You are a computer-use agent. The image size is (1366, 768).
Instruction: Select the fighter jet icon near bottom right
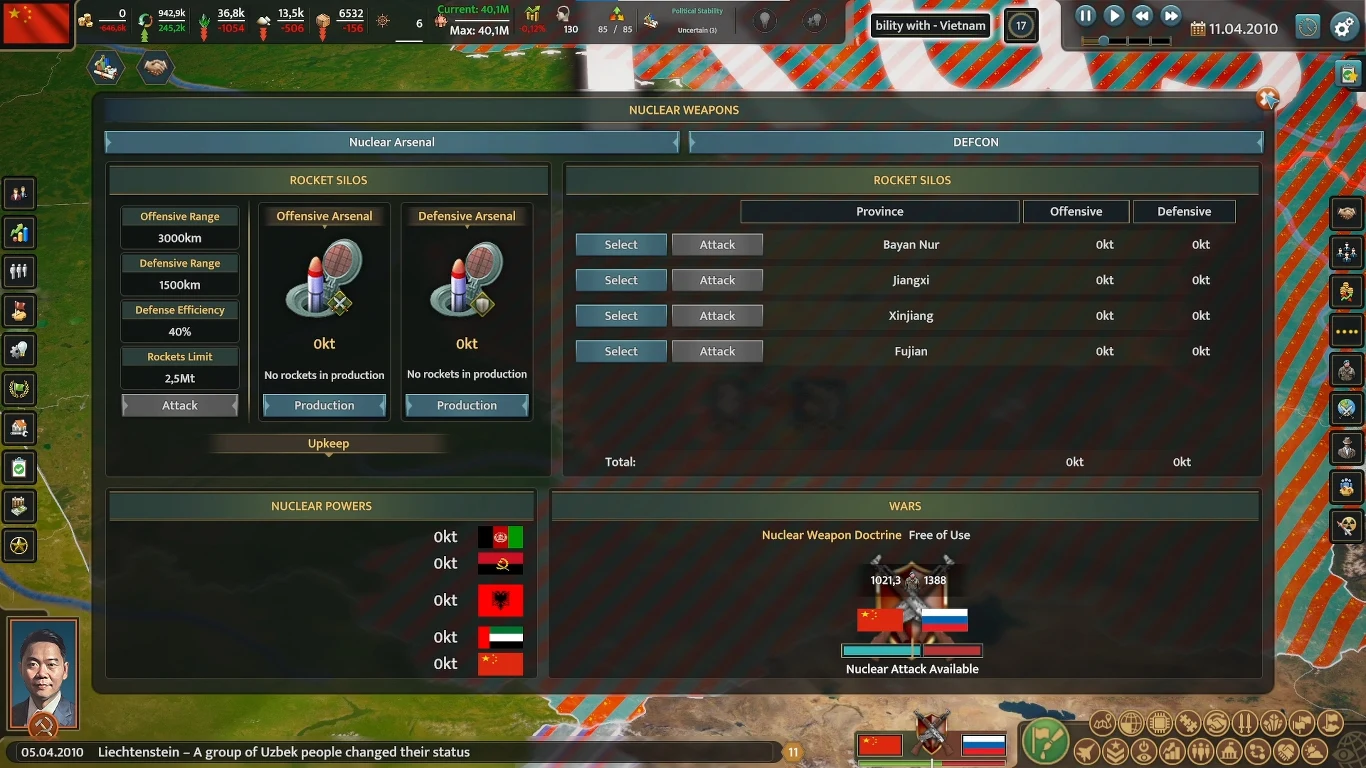coord(1086,750)
